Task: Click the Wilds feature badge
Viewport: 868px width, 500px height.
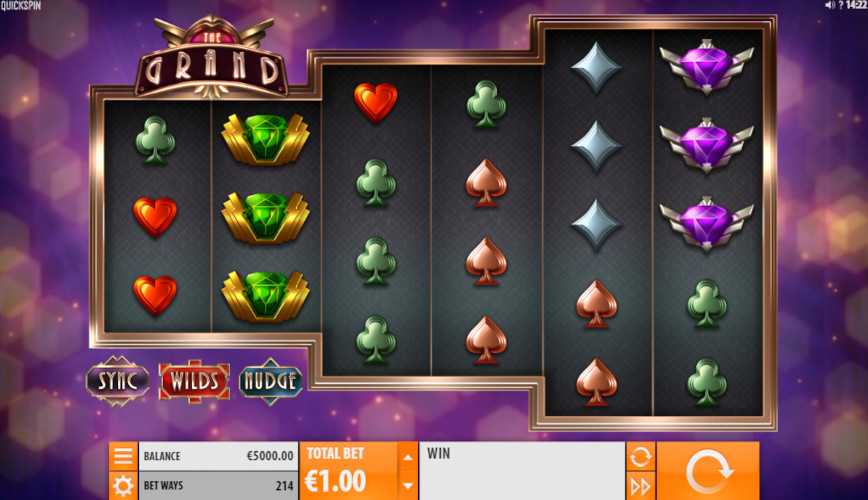Action: (194, 380)
